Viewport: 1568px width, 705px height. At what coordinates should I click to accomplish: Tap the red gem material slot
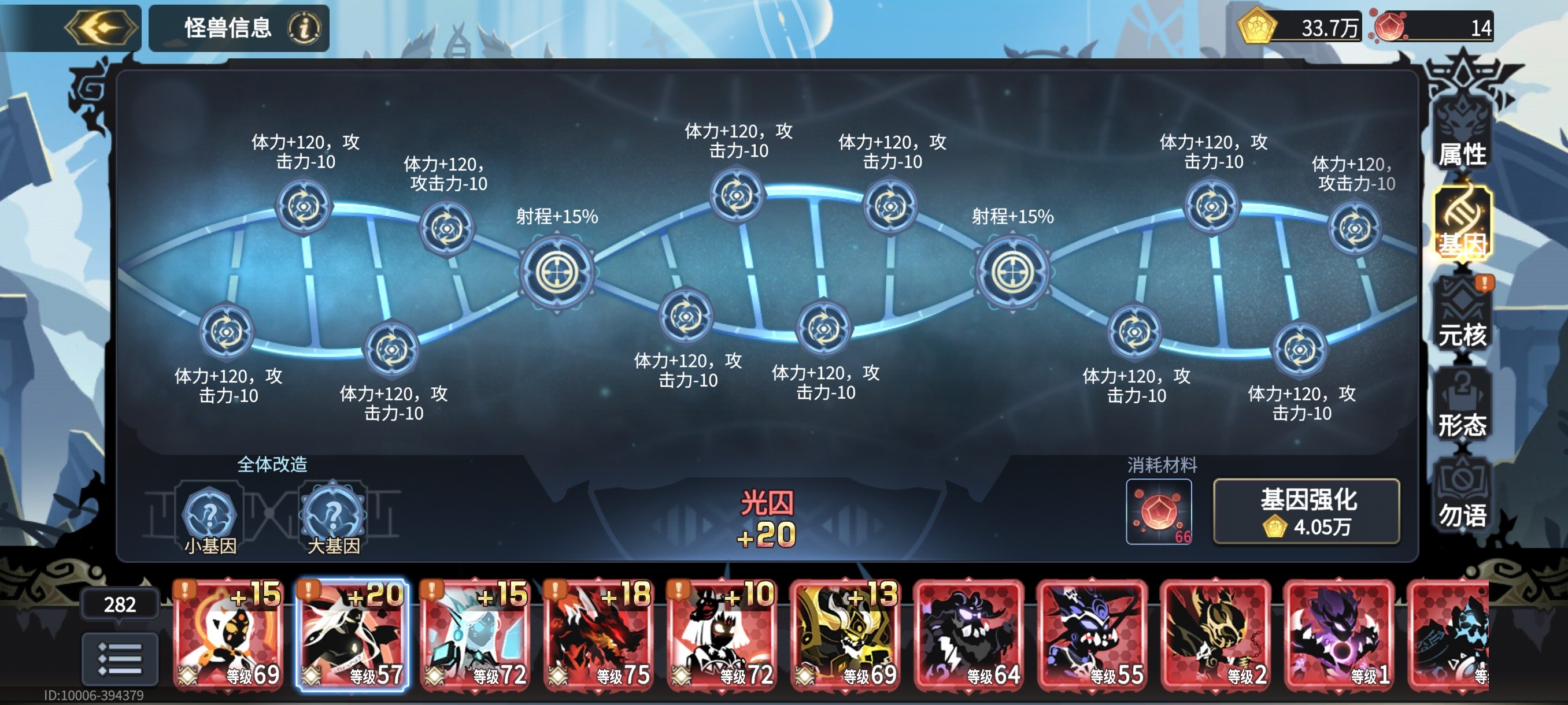click(1158, 511)
